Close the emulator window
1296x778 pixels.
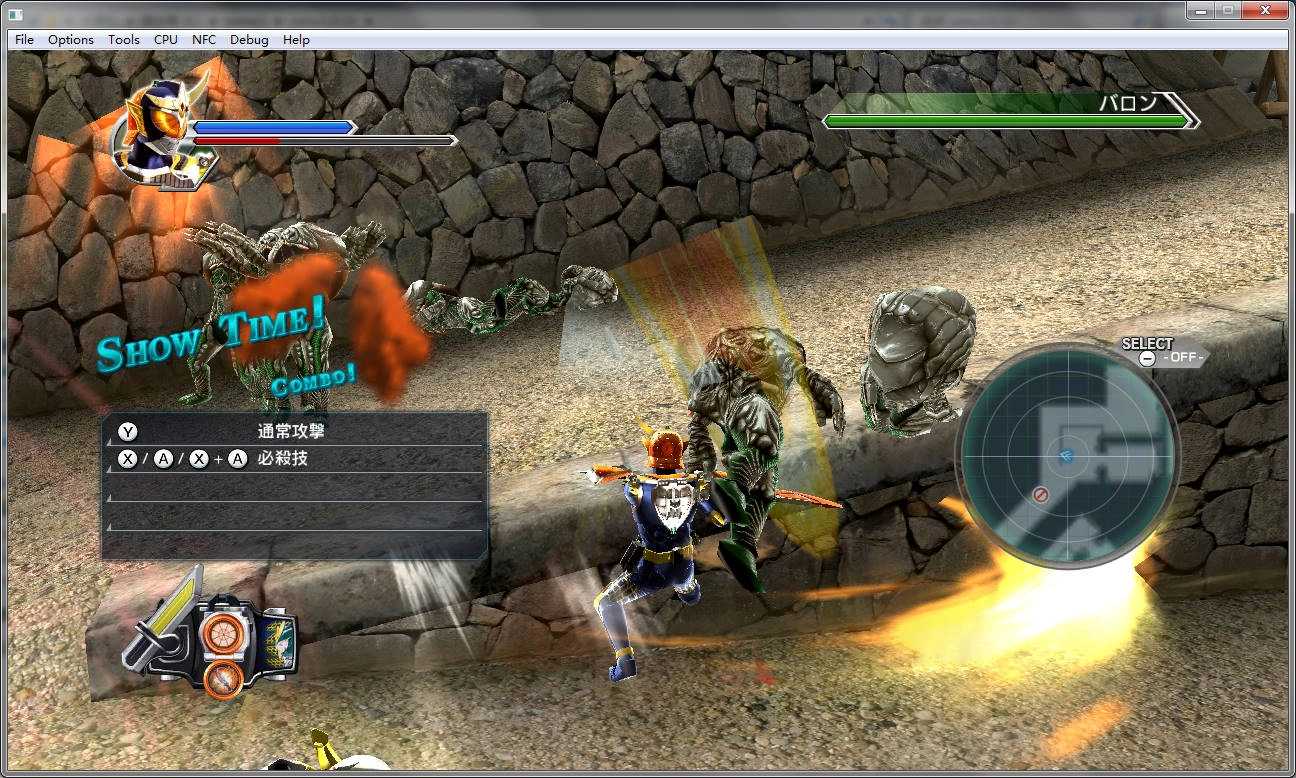(1265, 11)
